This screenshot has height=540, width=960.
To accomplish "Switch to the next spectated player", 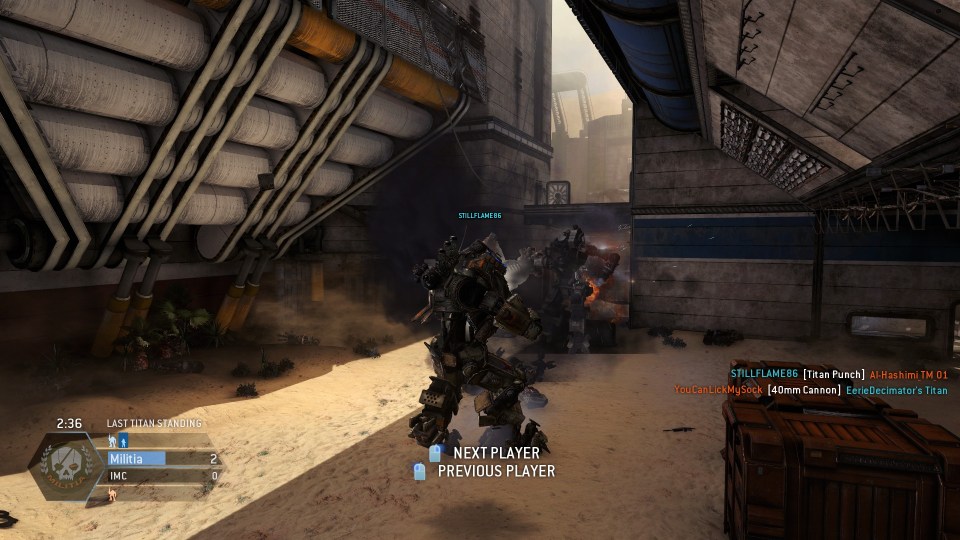I will 486,453.
